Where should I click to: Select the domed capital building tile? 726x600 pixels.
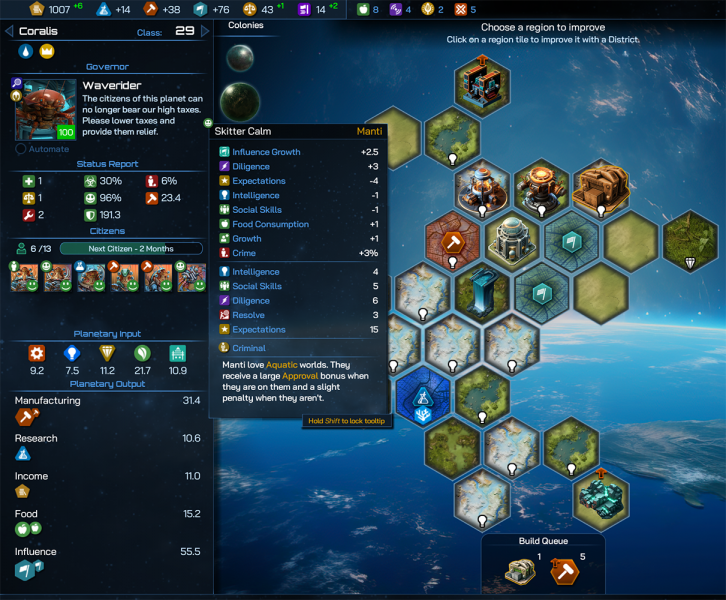pos(512,239)
